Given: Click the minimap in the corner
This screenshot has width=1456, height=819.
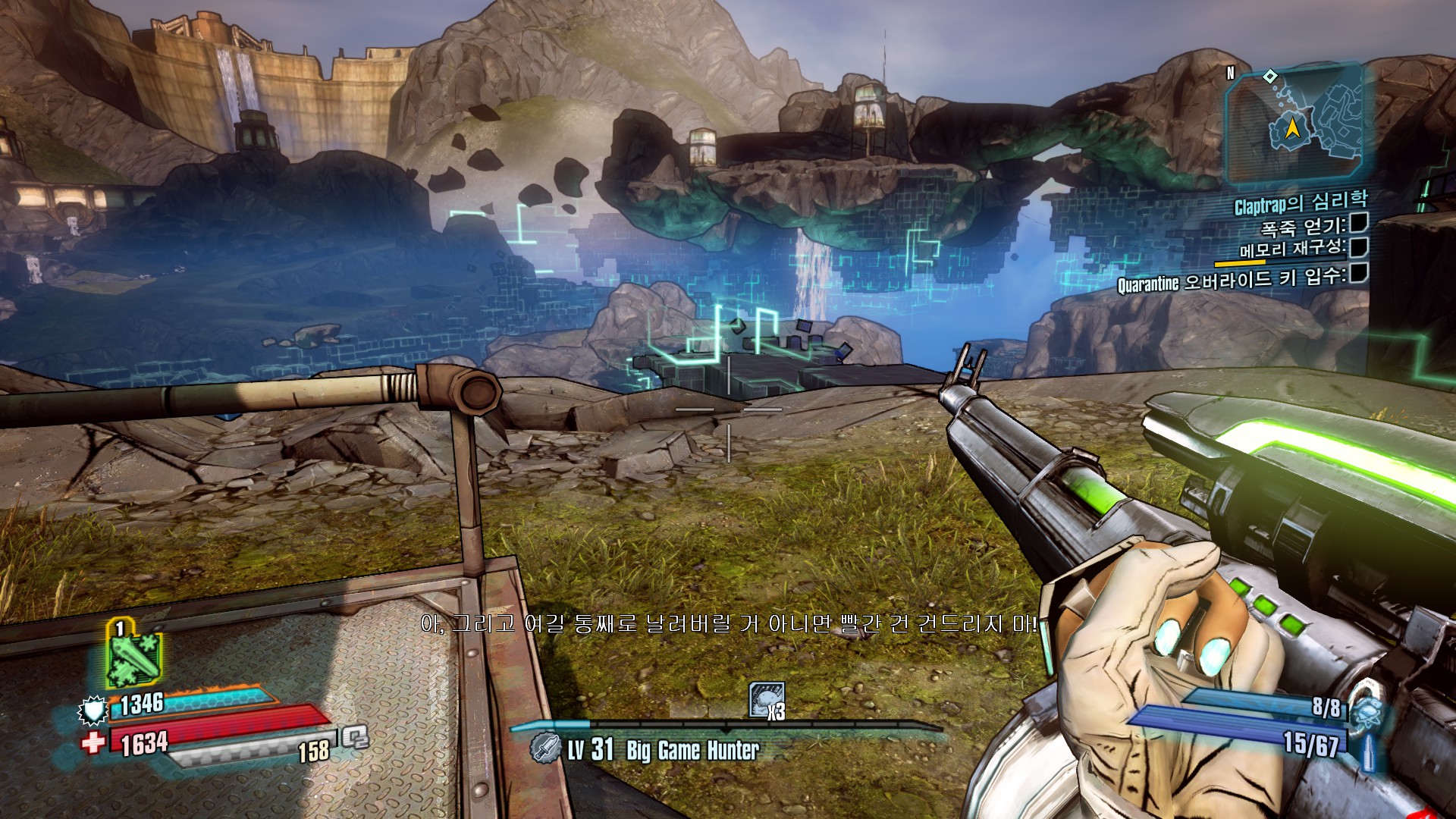Looking at the screenshot, I should pos(1294,125).
